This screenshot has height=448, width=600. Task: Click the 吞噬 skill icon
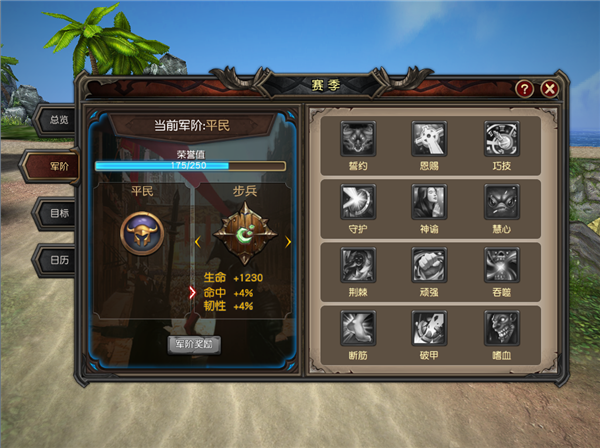[x=500, y=264]
